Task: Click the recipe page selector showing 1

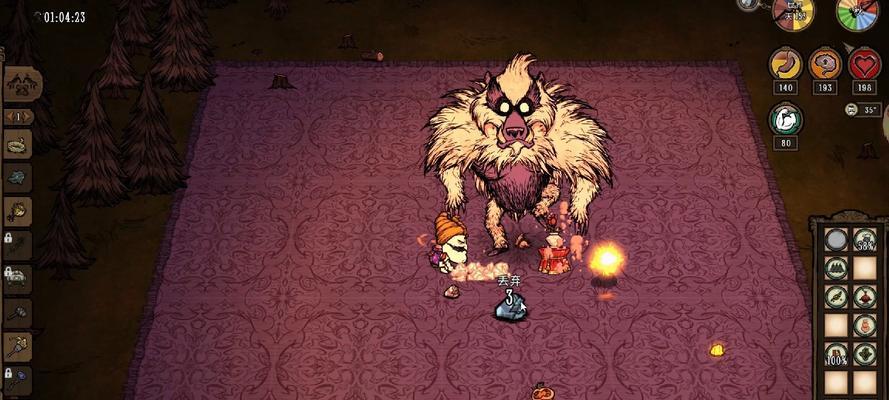Action: [x=19, y=116]
